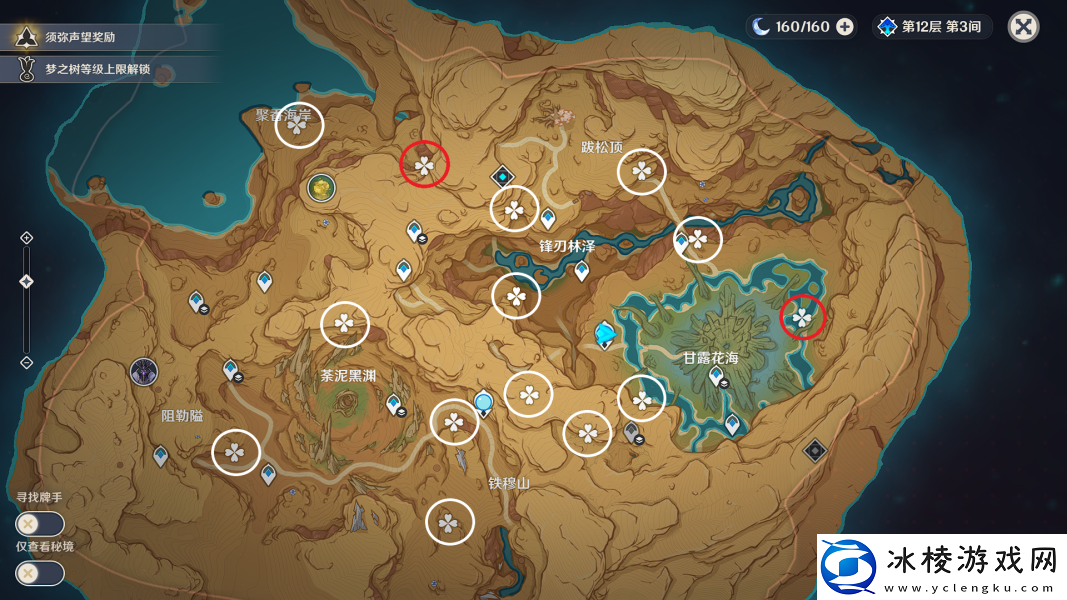Zoom in using the slider's plus button
This screenshot has height=600, width=1067.
(x=27, y=237)
